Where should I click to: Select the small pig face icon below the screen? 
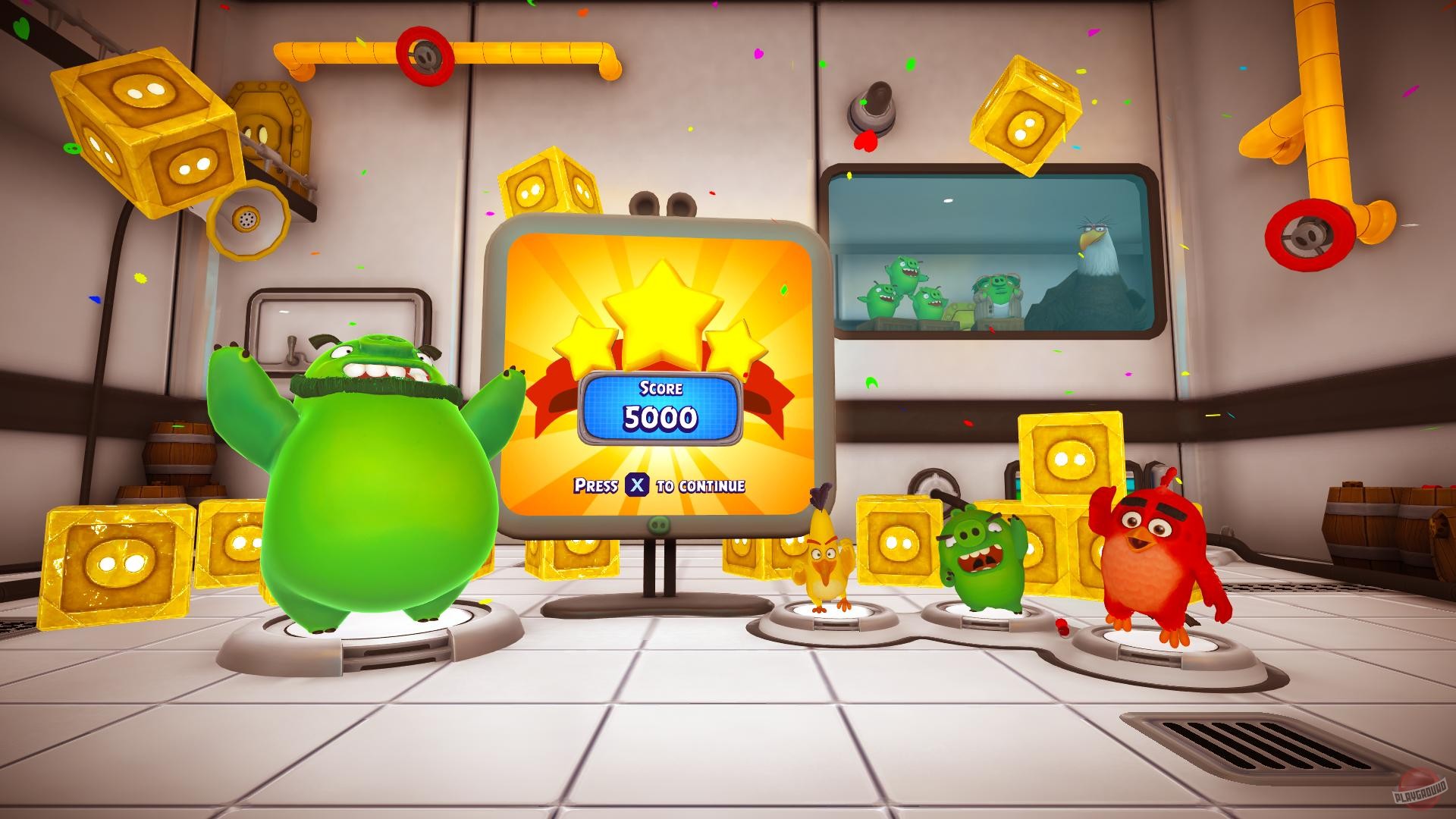(659, 523)
